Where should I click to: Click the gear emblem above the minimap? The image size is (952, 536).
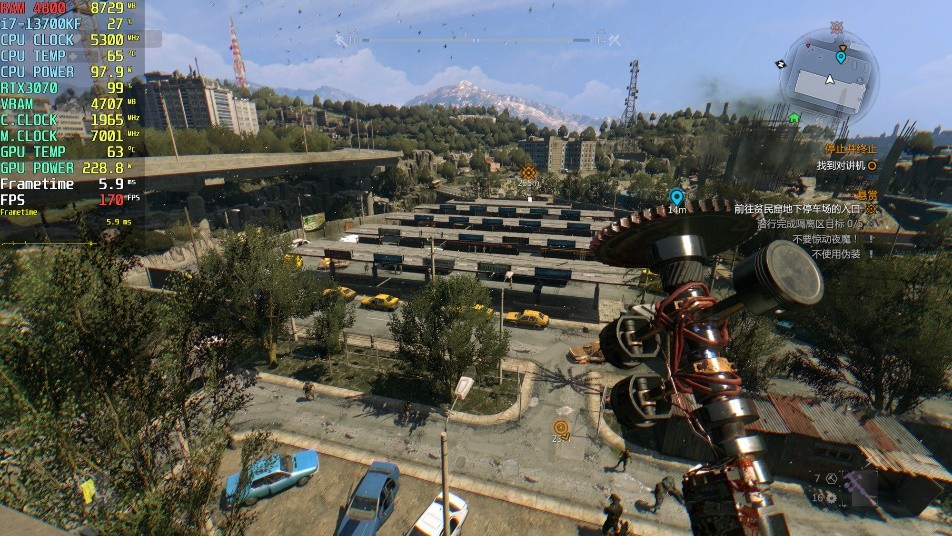click(836, 27)
